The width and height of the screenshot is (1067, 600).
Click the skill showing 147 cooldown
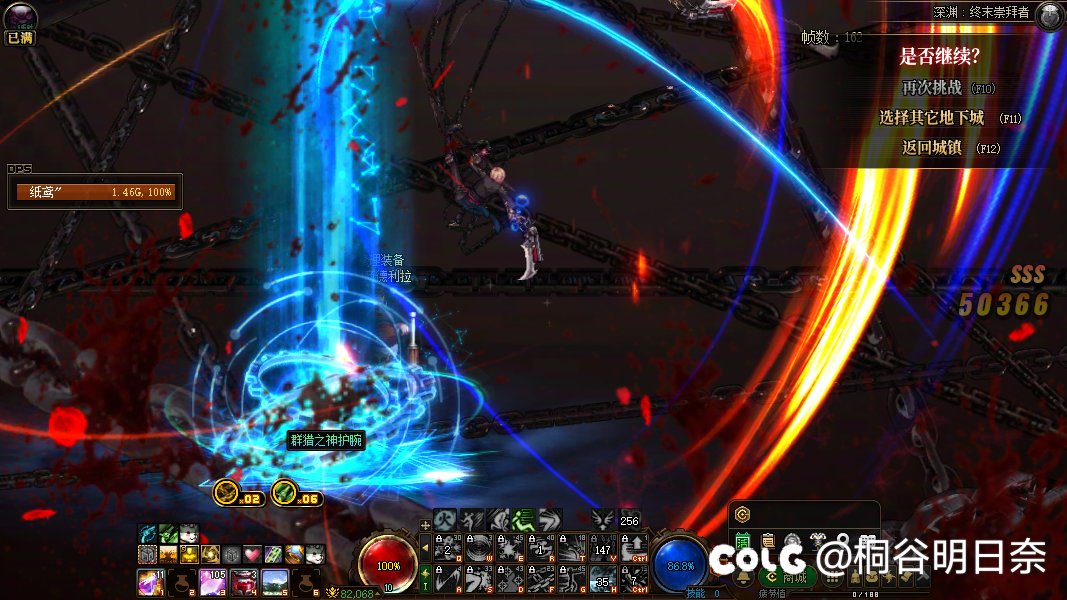603,548
